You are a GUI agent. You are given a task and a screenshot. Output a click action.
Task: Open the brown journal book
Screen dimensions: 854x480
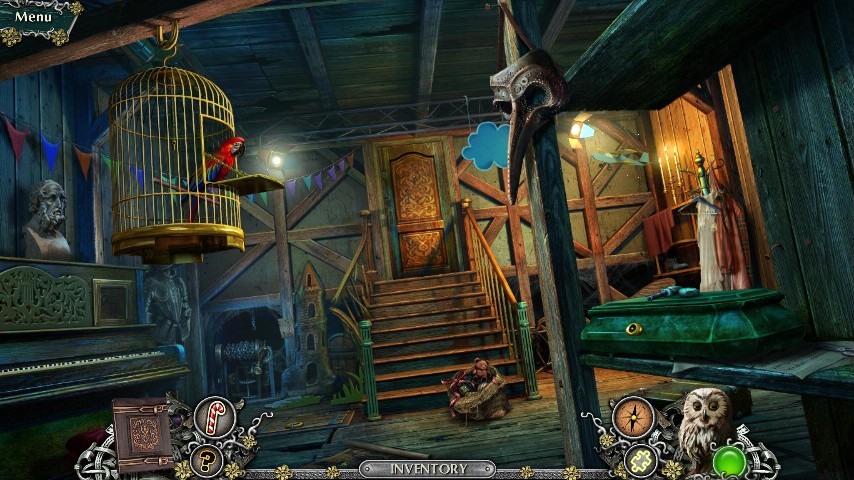pos(142,435)
